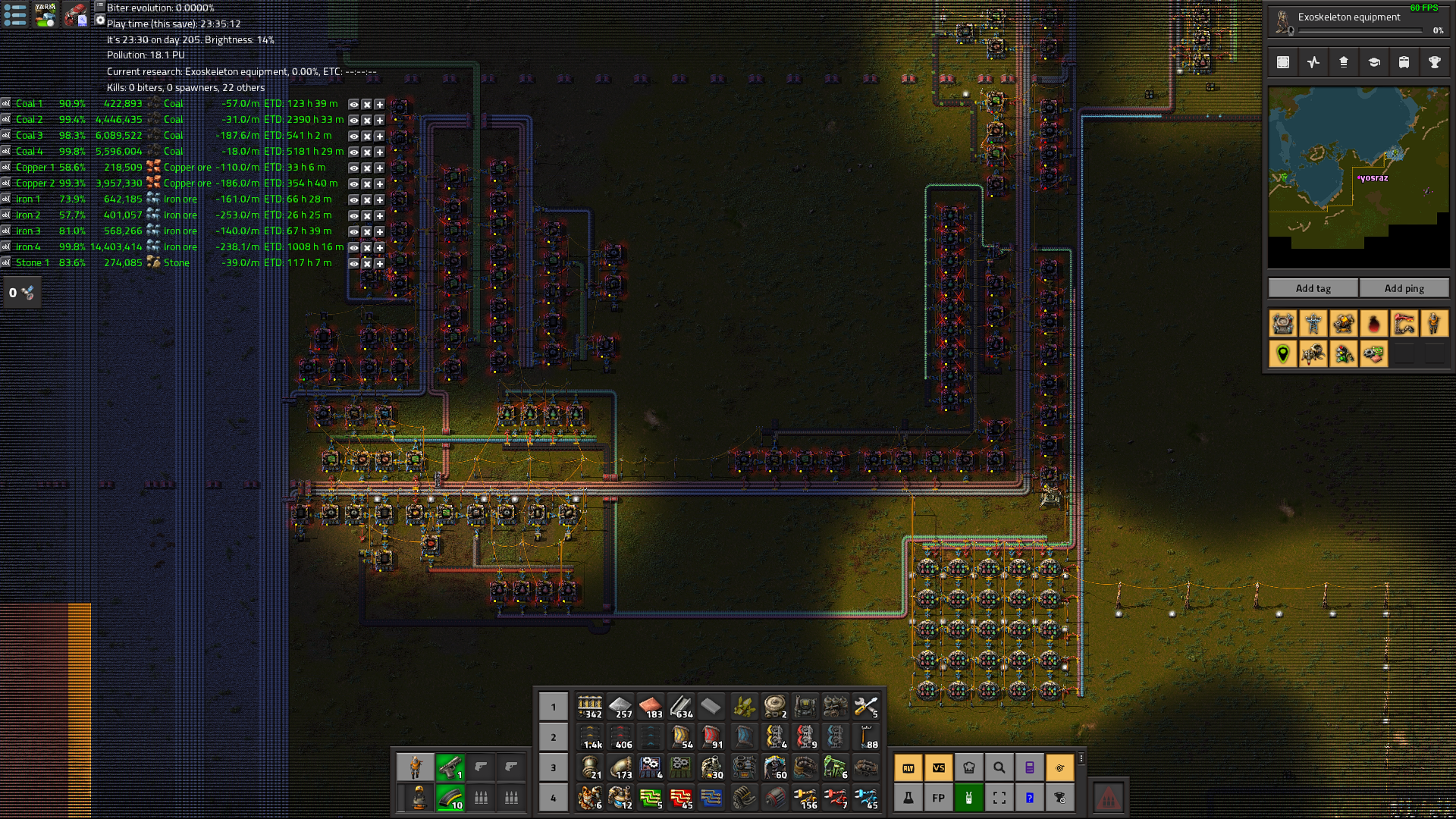
Task: Delete the Stone 1 resource site
Action: coord(366,264)
